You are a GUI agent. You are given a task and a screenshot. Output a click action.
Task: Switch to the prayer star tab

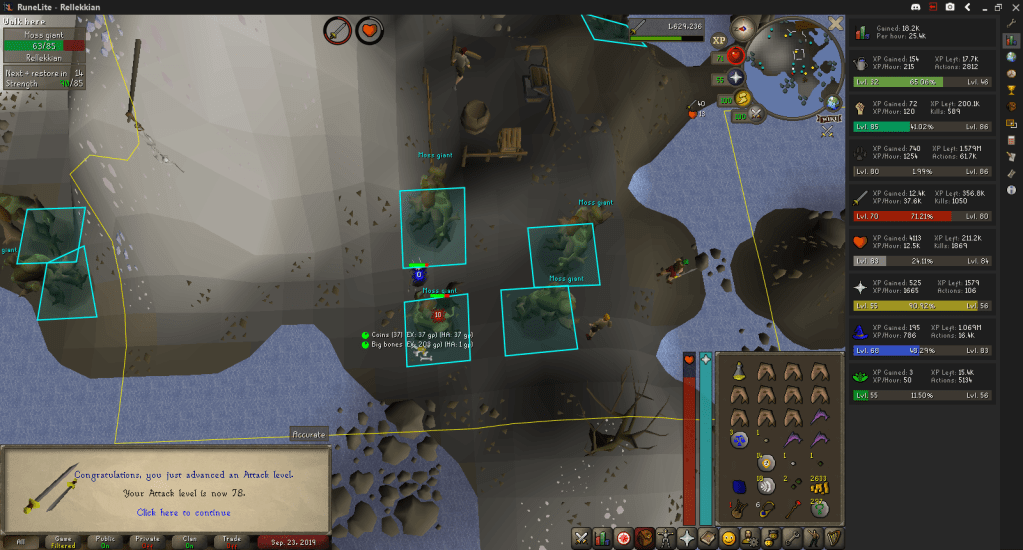tap(687, 538)
